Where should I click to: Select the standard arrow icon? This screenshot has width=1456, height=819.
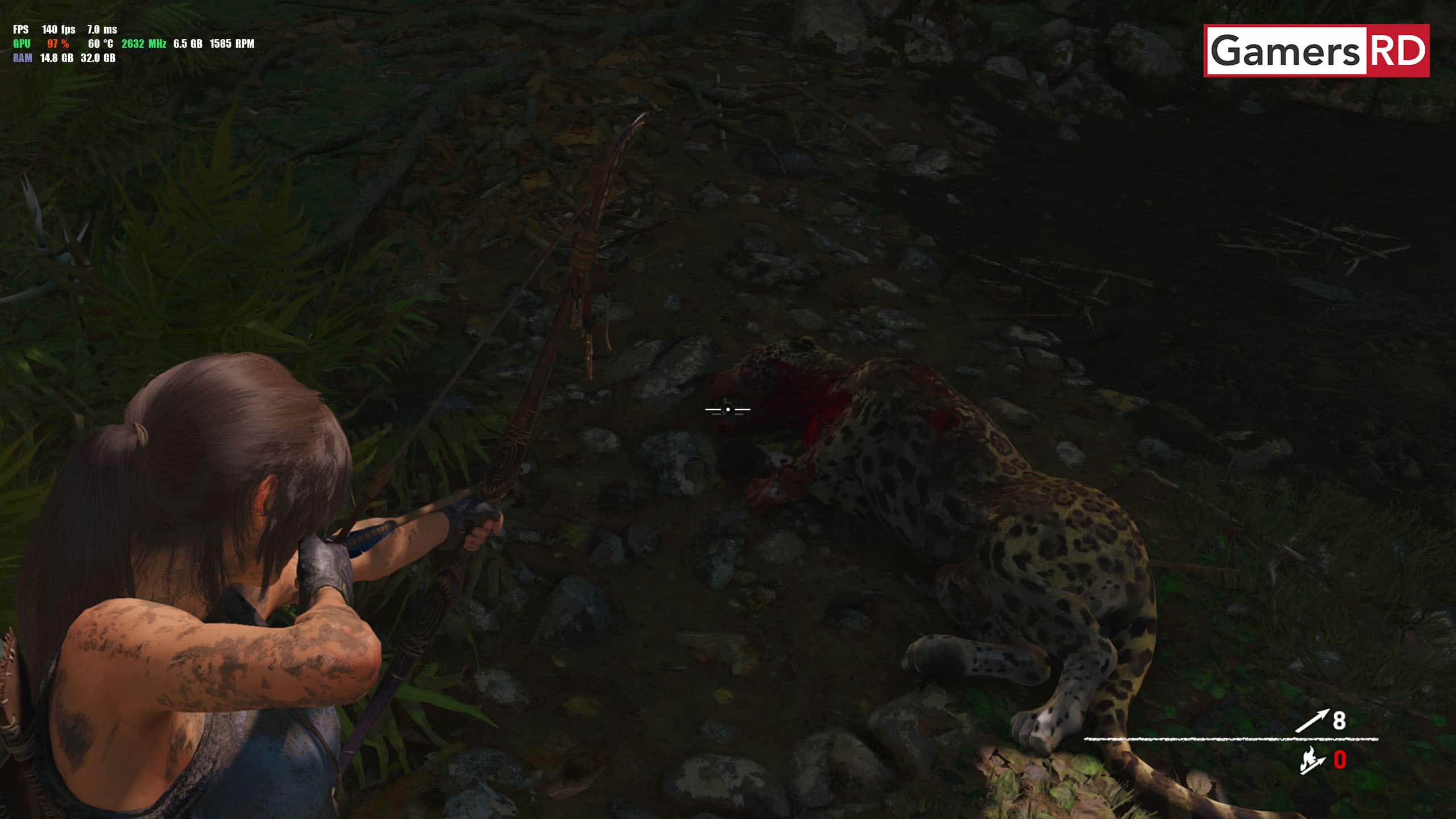[x=1312, y=721]
